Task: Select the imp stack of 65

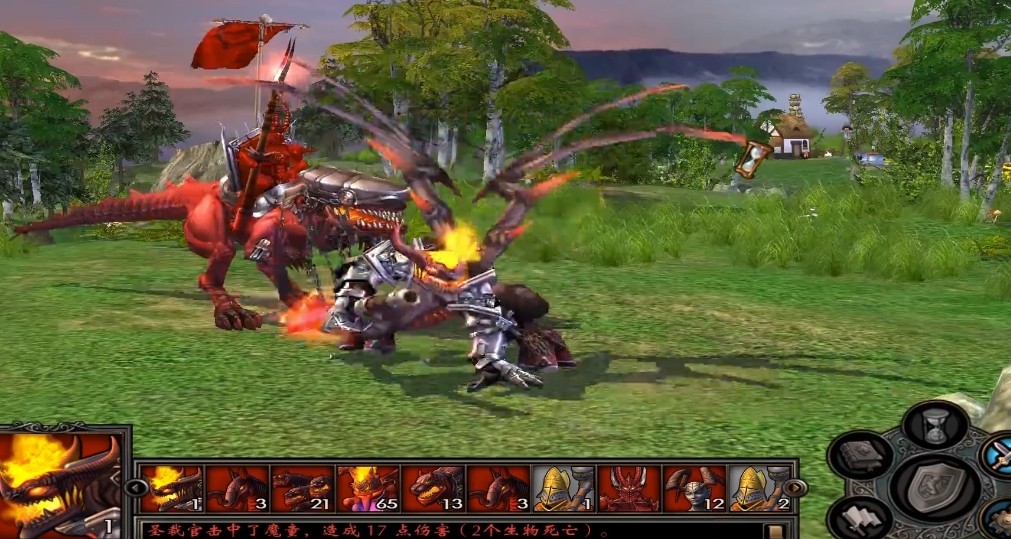Action: [x=368, y=489]
